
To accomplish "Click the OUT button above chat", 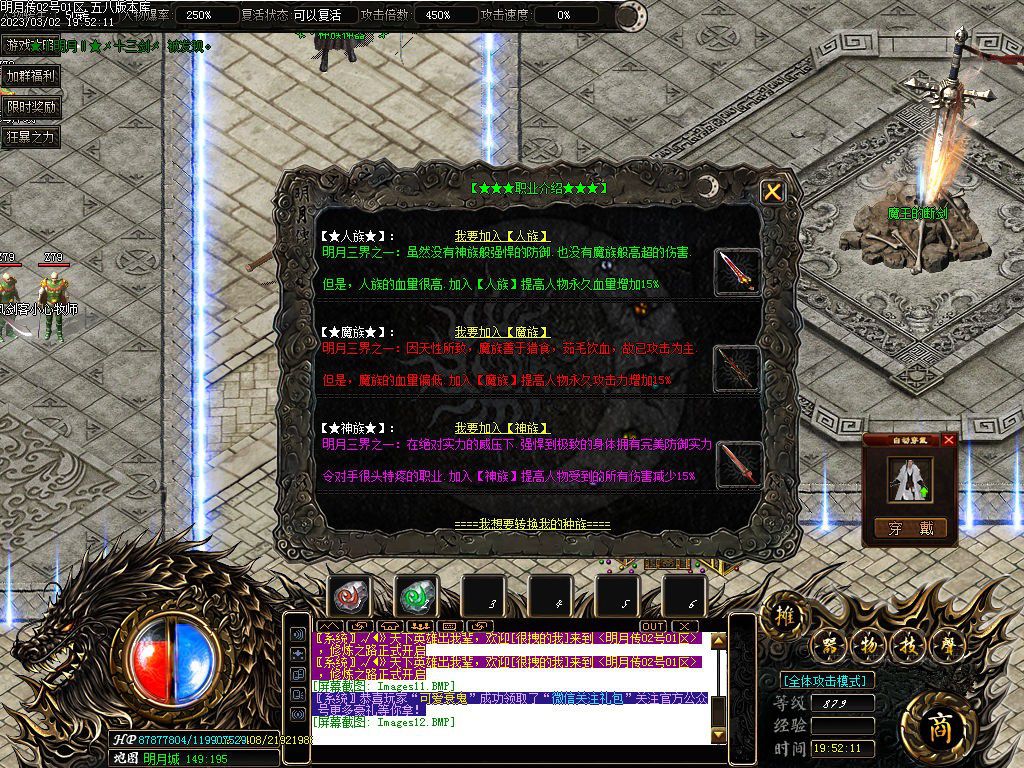I will tap(653, 627).
